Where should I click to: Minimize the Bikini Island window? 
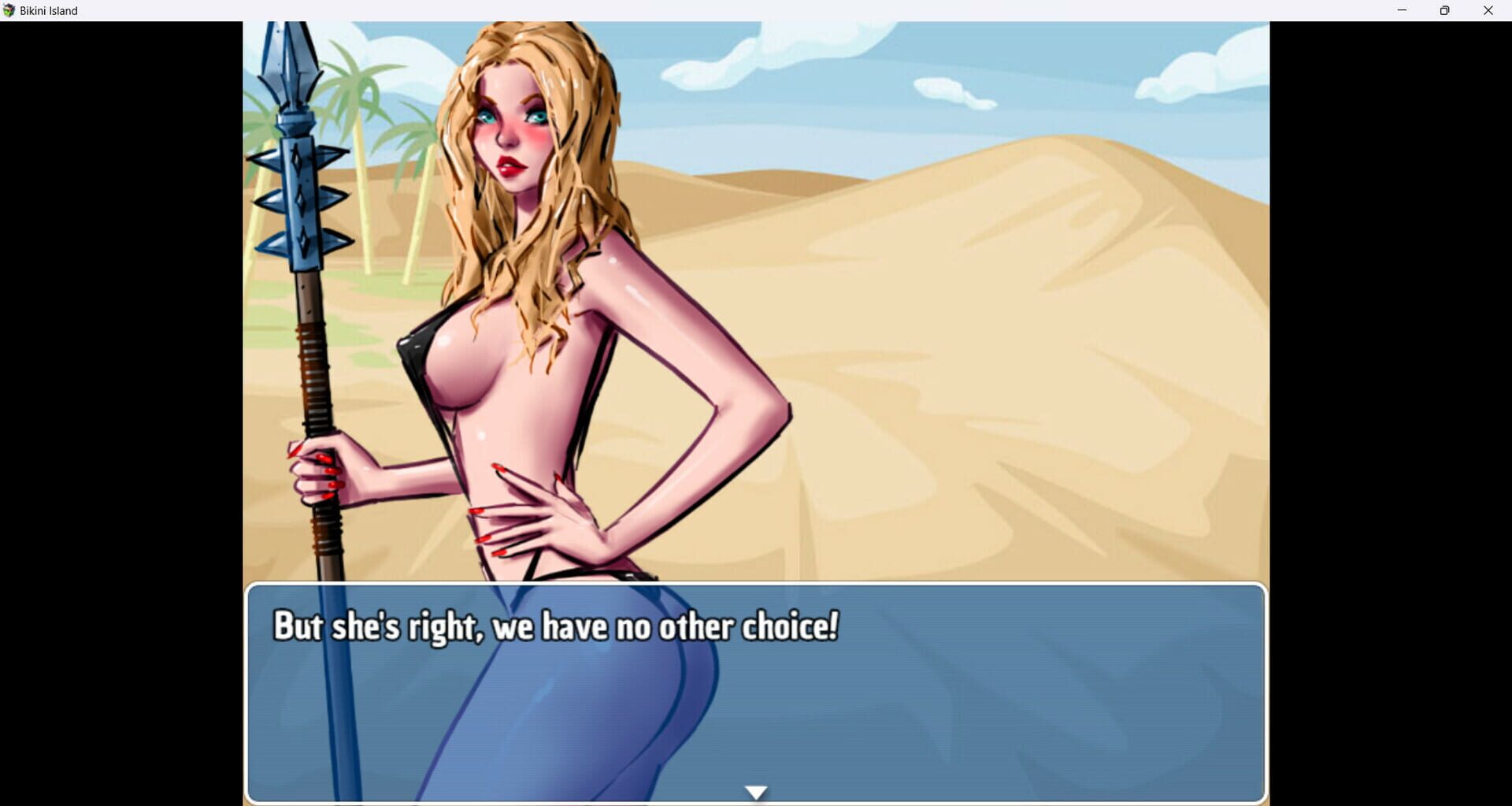pos(1401,10)
